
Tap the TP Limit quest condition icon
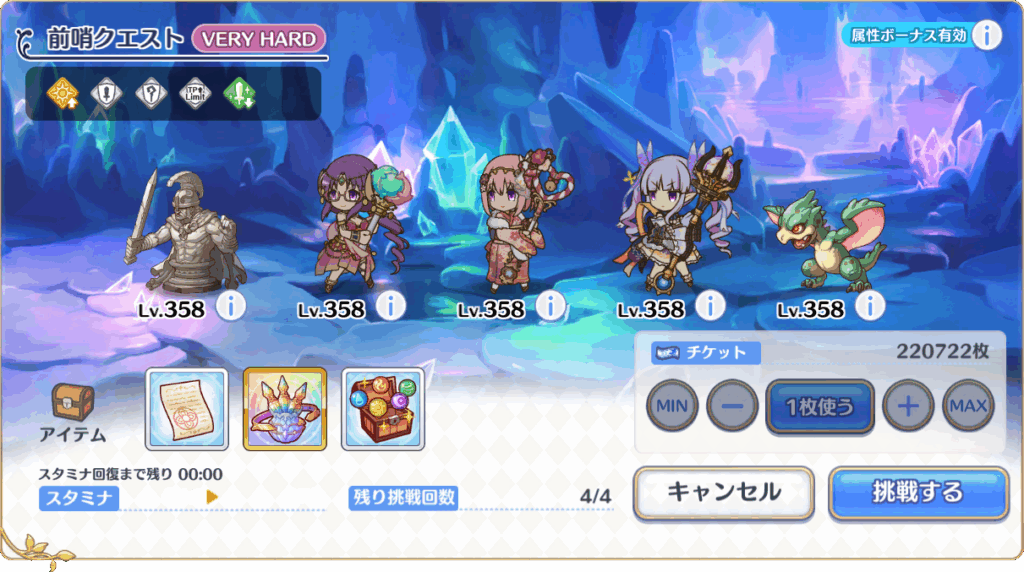click(x=195, y=94)
